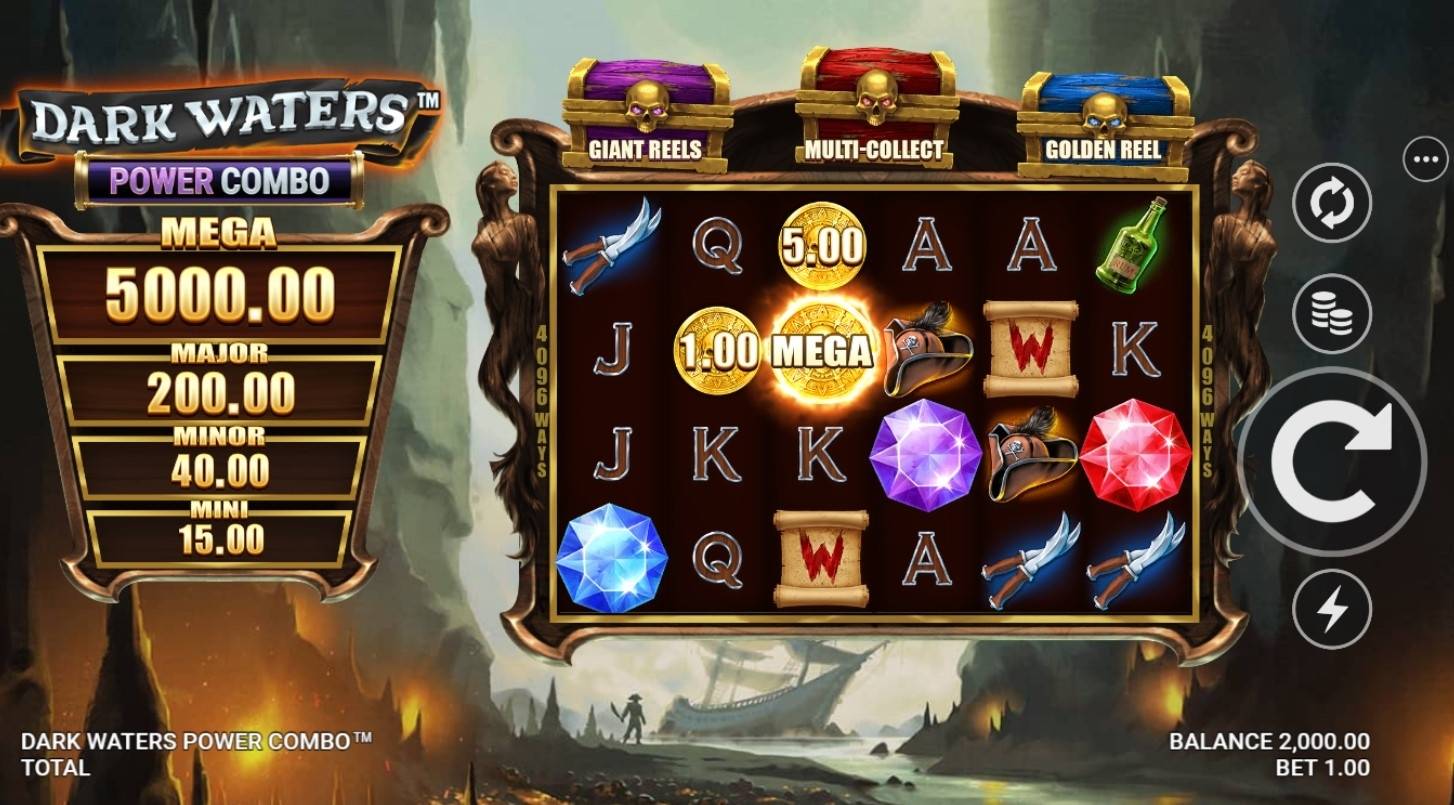Image resolution: width=1454 pixels, height=805 pixels.
Task: Toggle the 1.00 gold coin symbol
Action: (x=717, y=348)
